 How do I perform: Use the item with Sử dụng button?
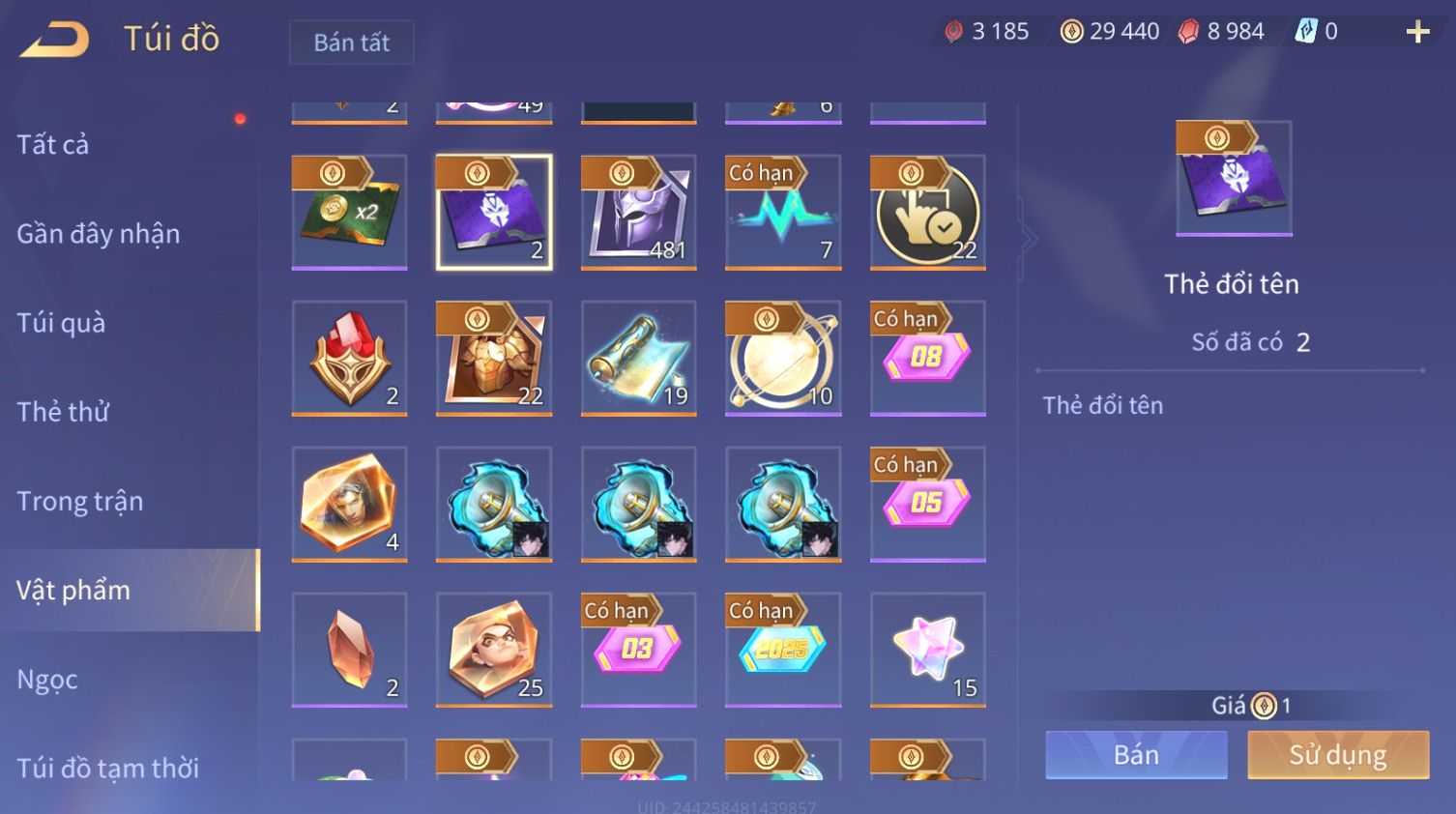[1338, 755]
